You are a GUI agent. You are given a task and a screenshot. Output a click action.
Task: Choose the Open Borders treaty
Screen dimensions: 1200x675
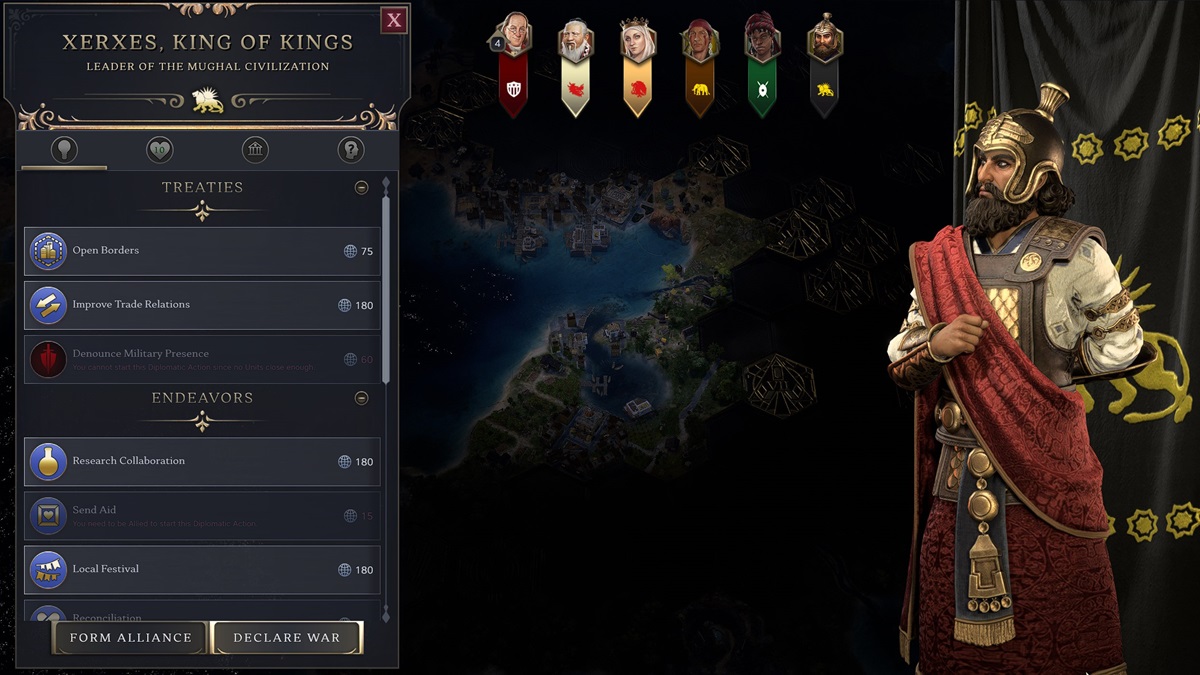202,251
